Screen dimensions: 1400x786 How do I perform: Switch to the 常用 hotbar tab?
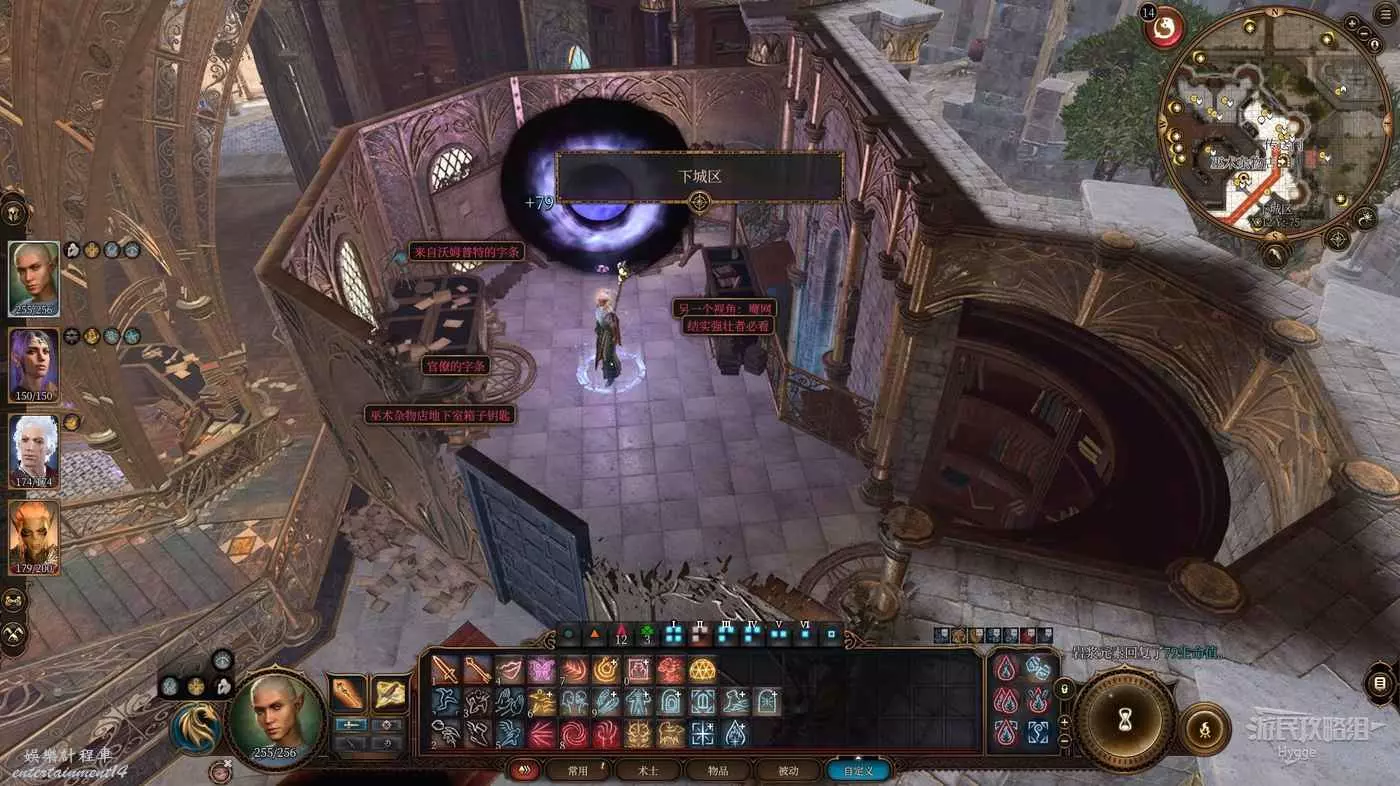click(578, 771)
